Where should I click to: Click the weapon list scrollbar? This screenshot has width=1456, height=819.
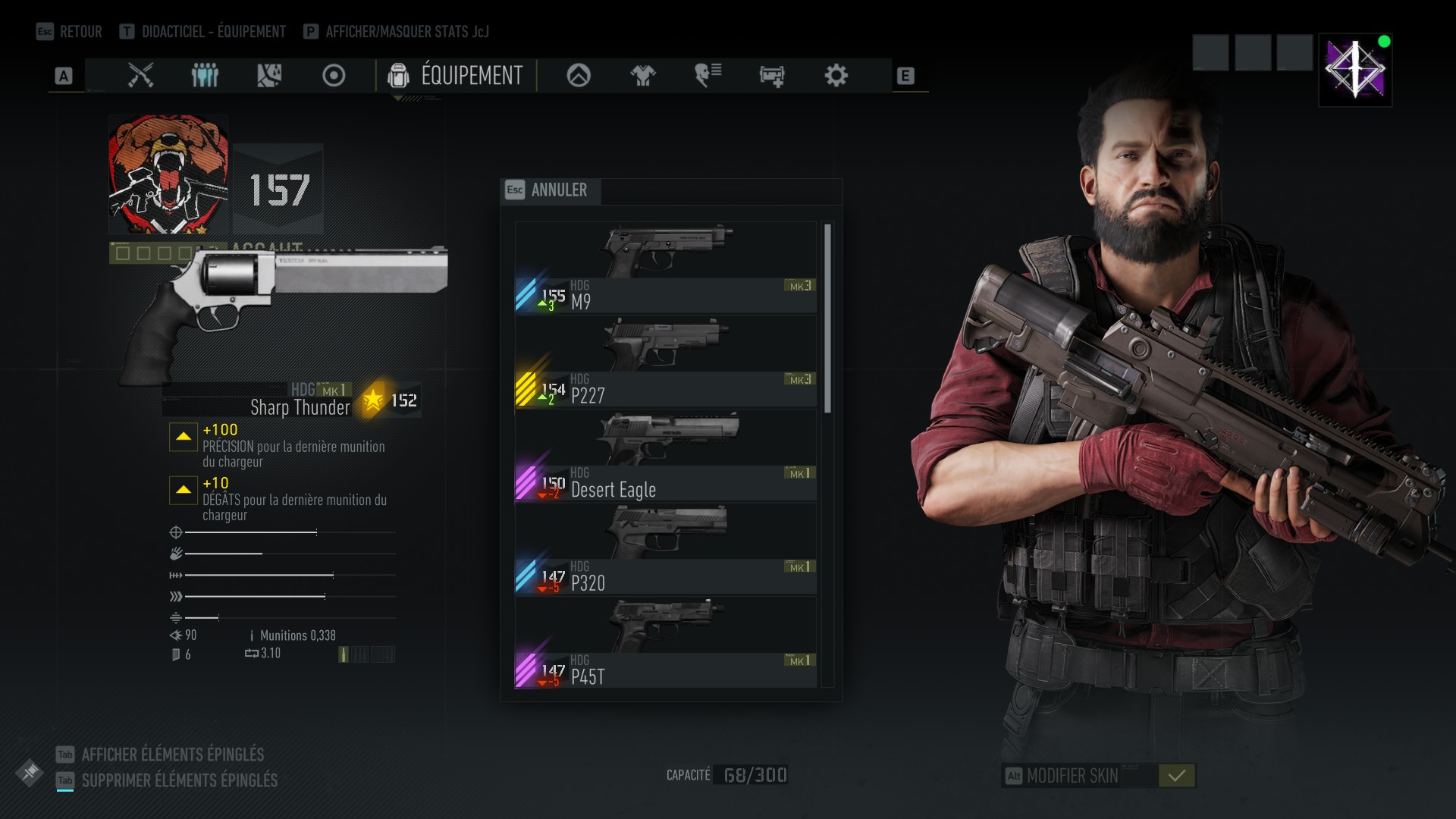[827, 318]
